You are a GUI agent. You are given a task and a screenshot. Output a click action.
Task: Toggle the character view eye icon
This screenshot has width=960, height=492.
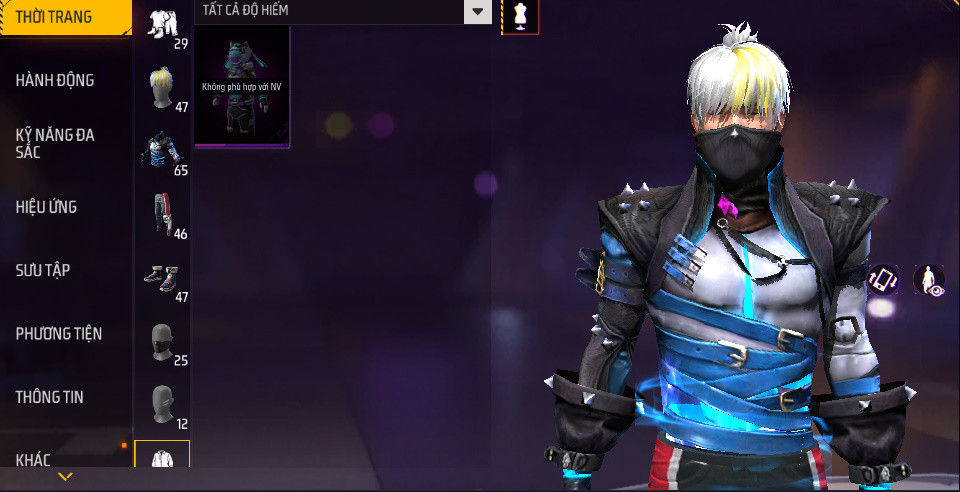coord(930,280)
